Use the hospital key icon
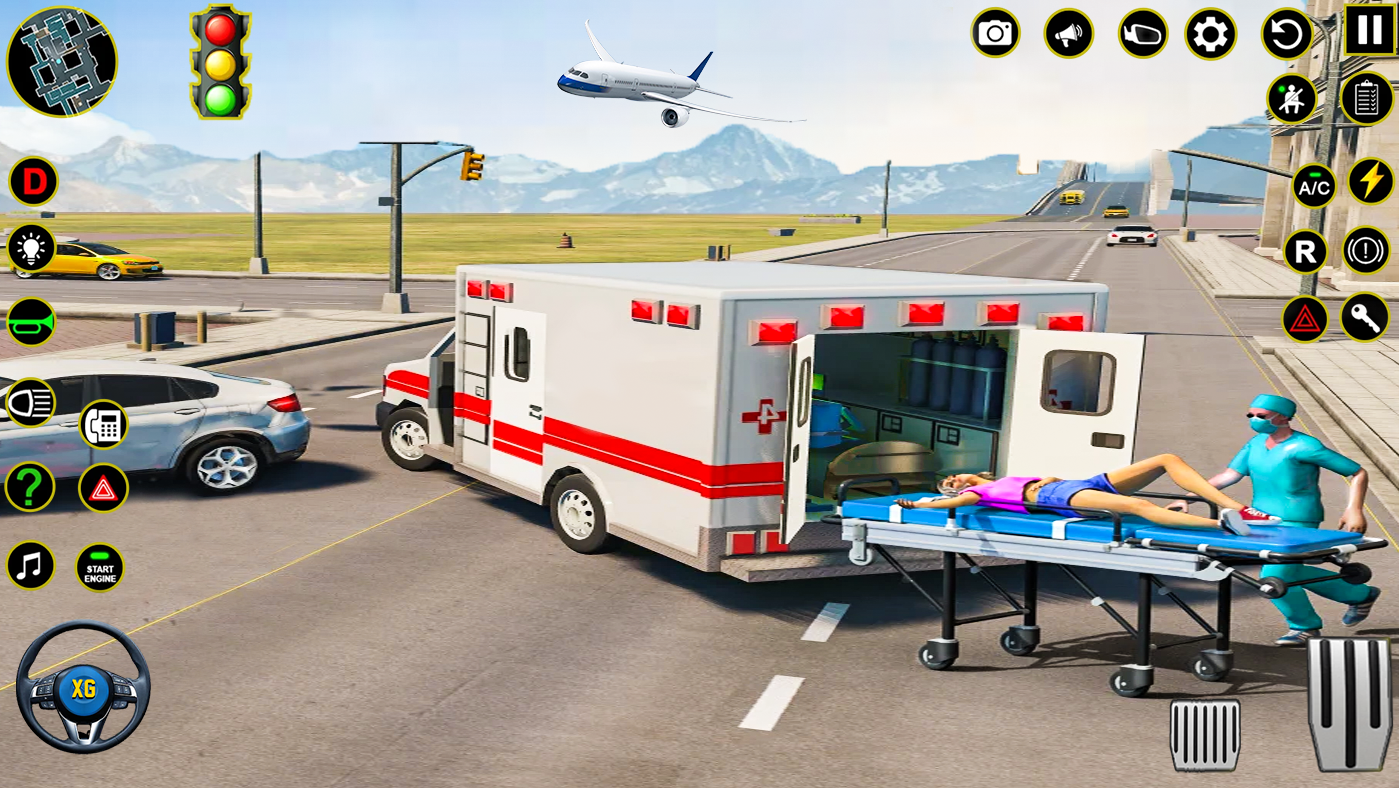Image resolution: width=1399 pixels, height=788 pixels. coord(1368,319)
